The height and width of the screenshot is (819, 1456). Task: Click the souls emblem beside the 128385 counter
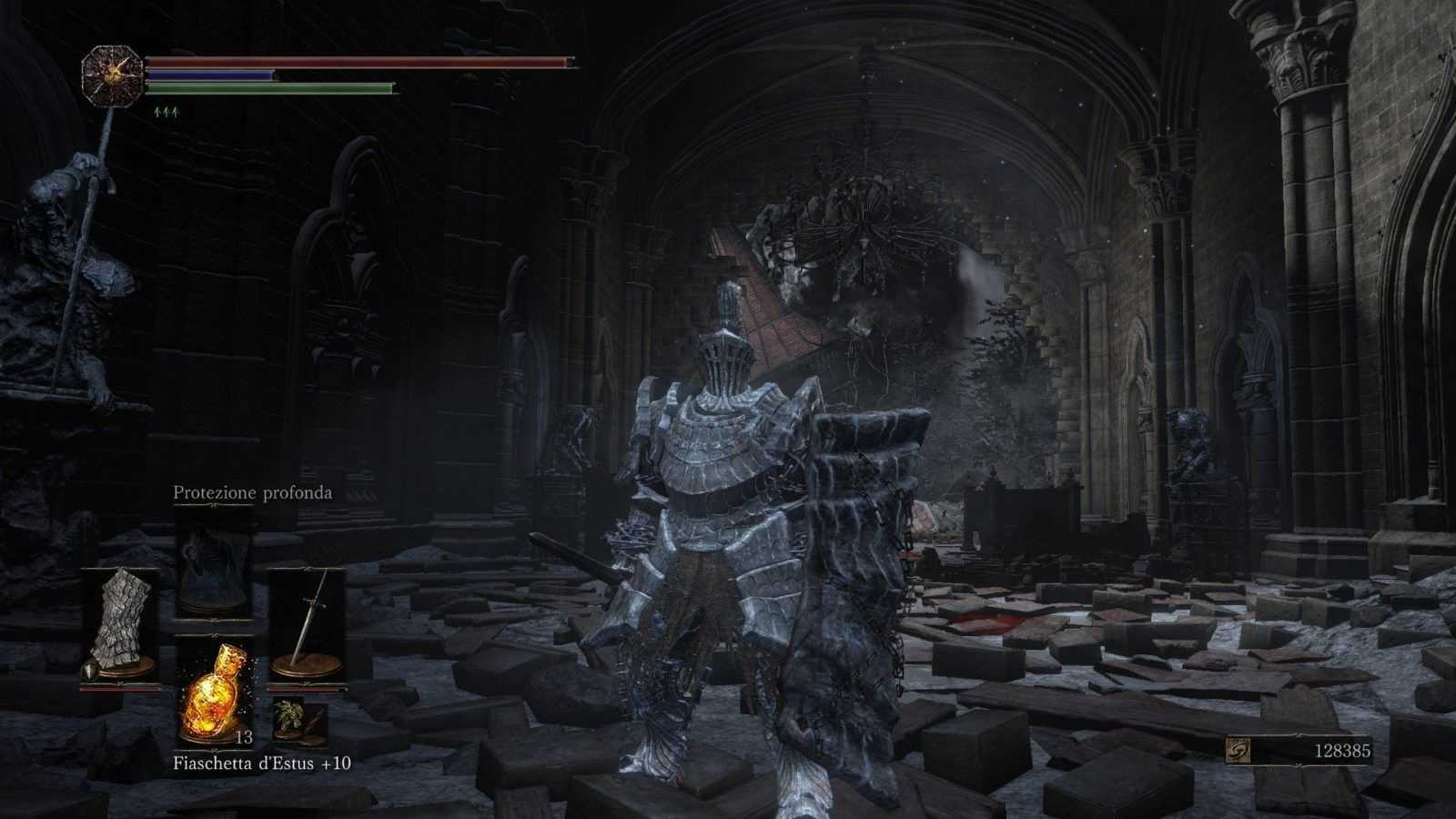[1239, 750]
